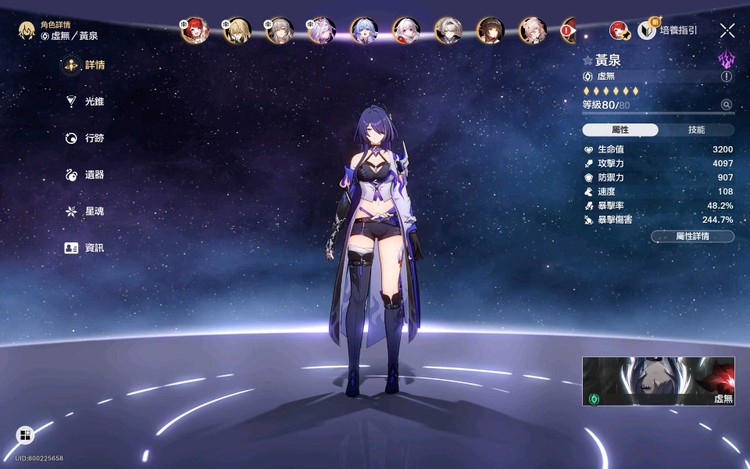The height and width of the screenshot is (469, 750).
Task: Show 虛無 path info via exclamation icon
Action: (x=726, y=76)
